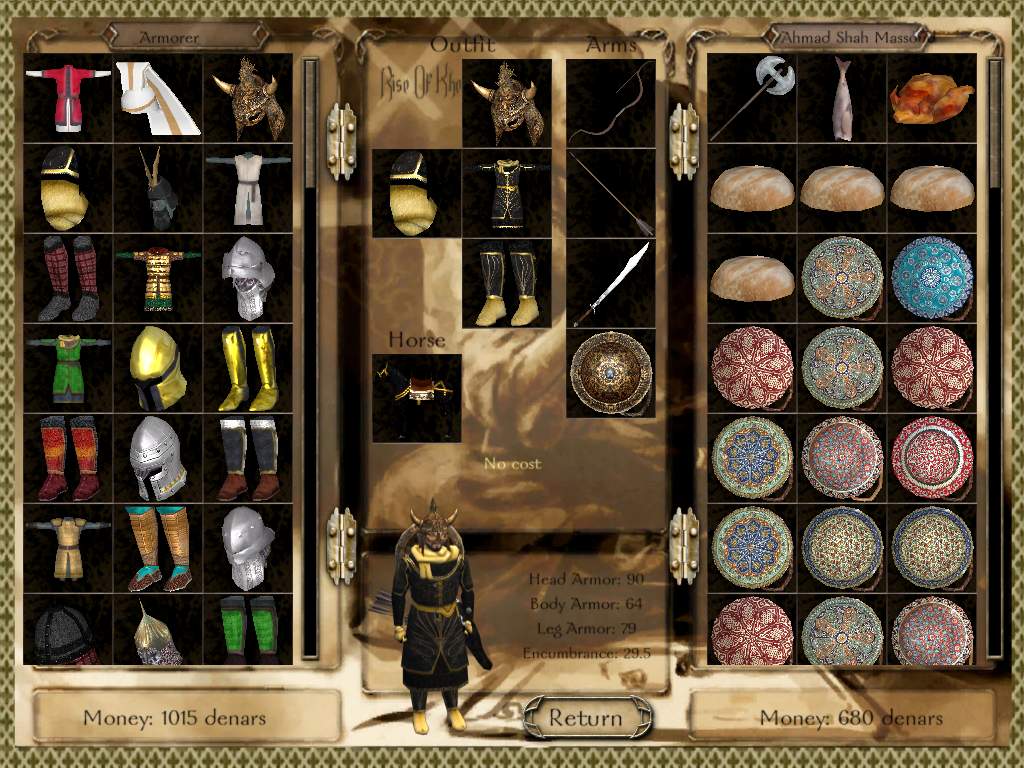Select the horse equipment slot
Screen dimensions: 1024x768
(x=417, y=398)
